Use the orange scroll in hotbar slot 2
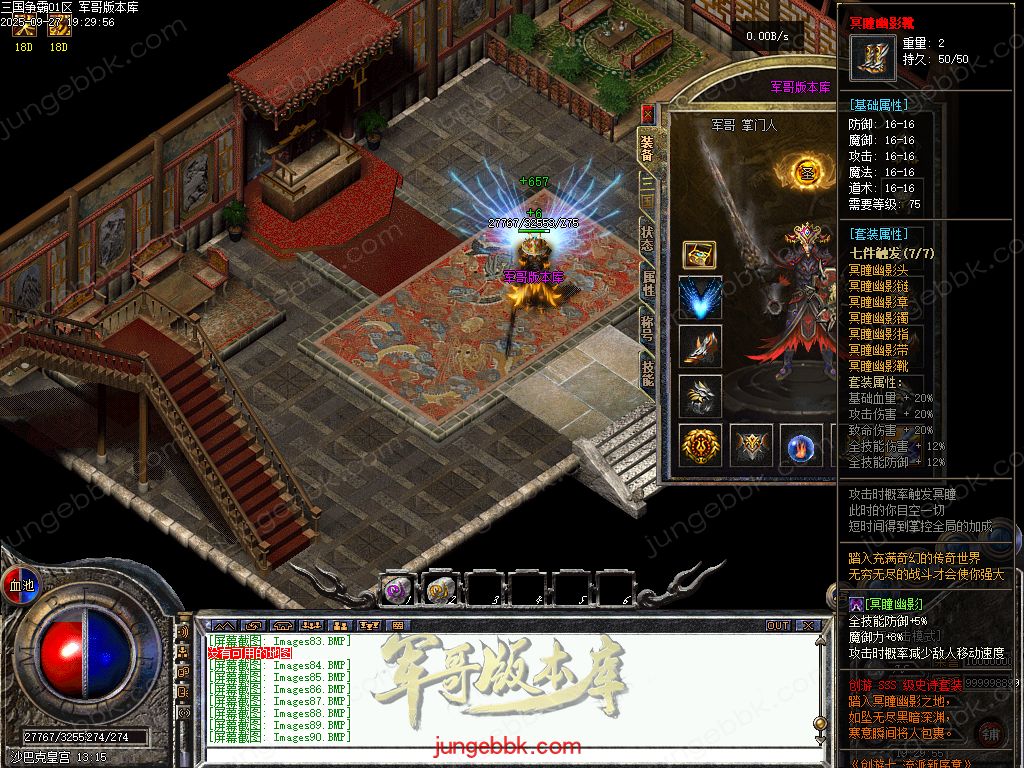1024x768 pixels. pos(440,590)
